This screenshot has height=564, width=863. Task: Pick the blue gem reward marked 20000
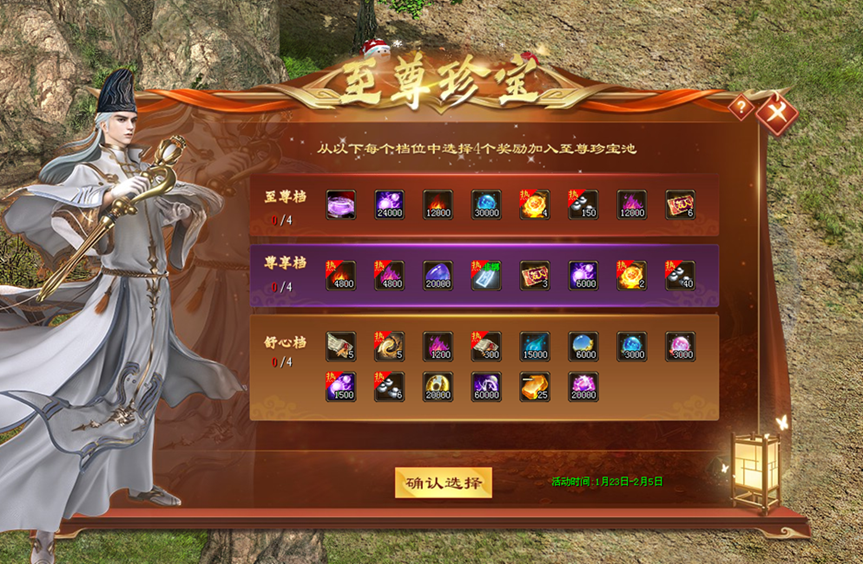pyautogui.click(x=438, y=276)
